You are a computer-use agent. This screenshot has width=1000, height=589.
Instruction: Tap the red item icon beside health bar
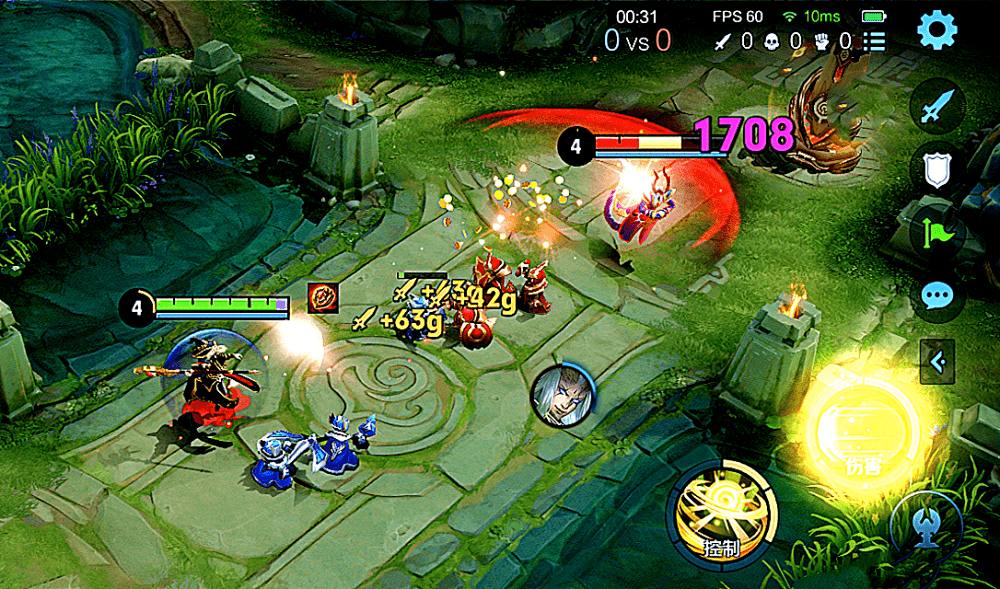click(322, 298)
